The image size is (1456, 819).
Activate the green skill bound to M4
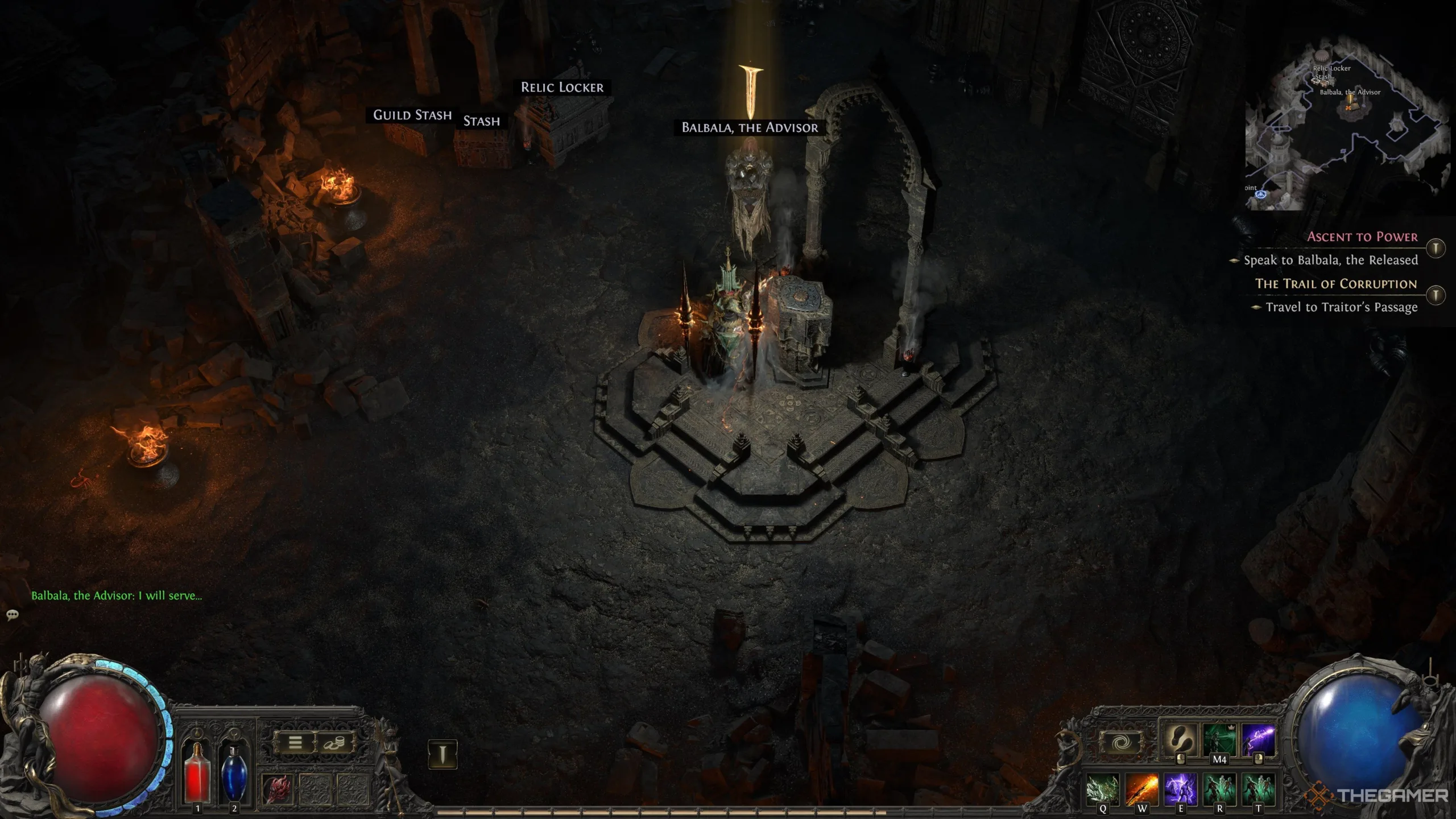click(x=1219, y=739)
